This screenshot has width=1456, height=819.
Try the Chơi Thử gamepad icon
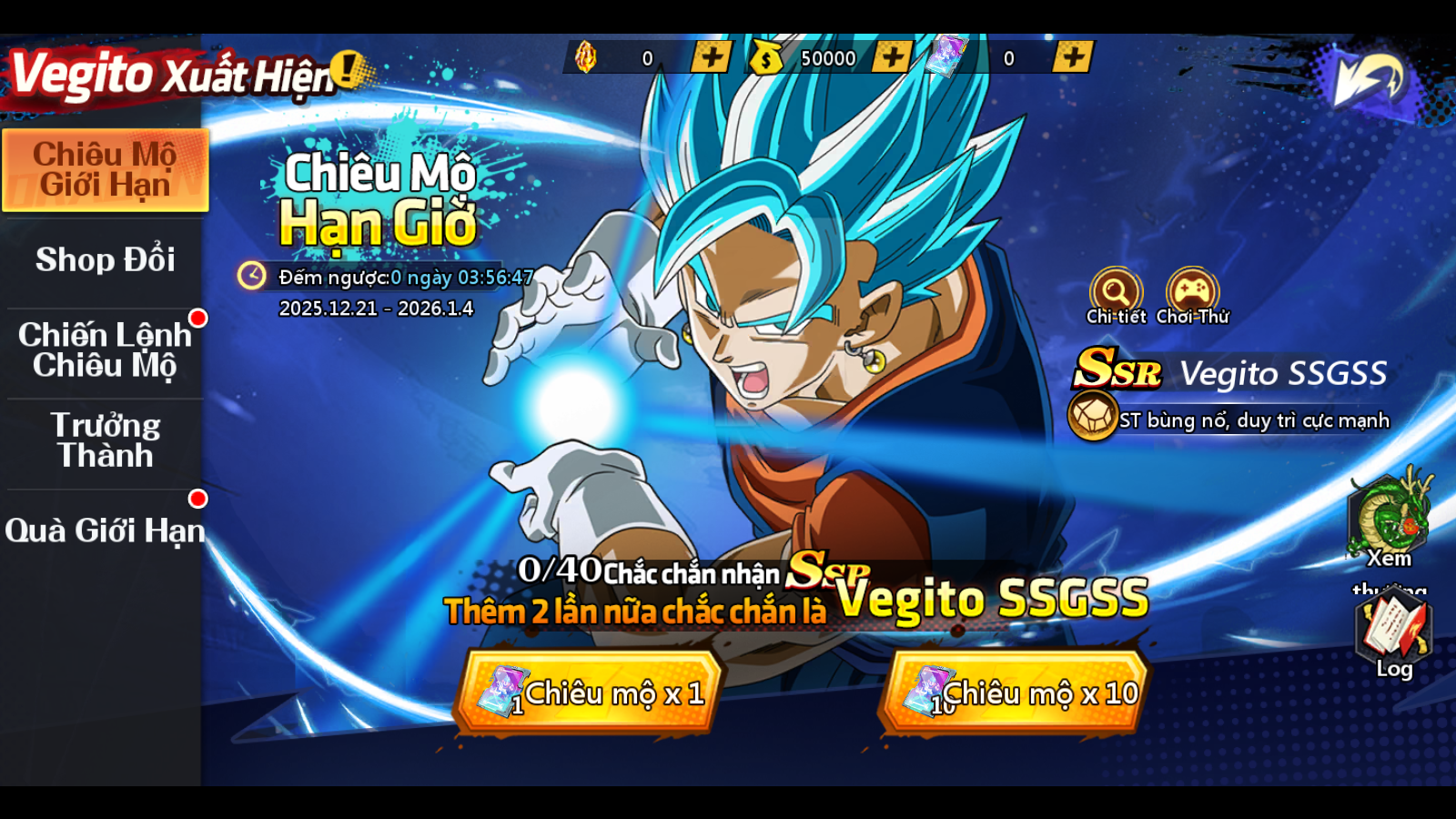[x=1192, y=292]
